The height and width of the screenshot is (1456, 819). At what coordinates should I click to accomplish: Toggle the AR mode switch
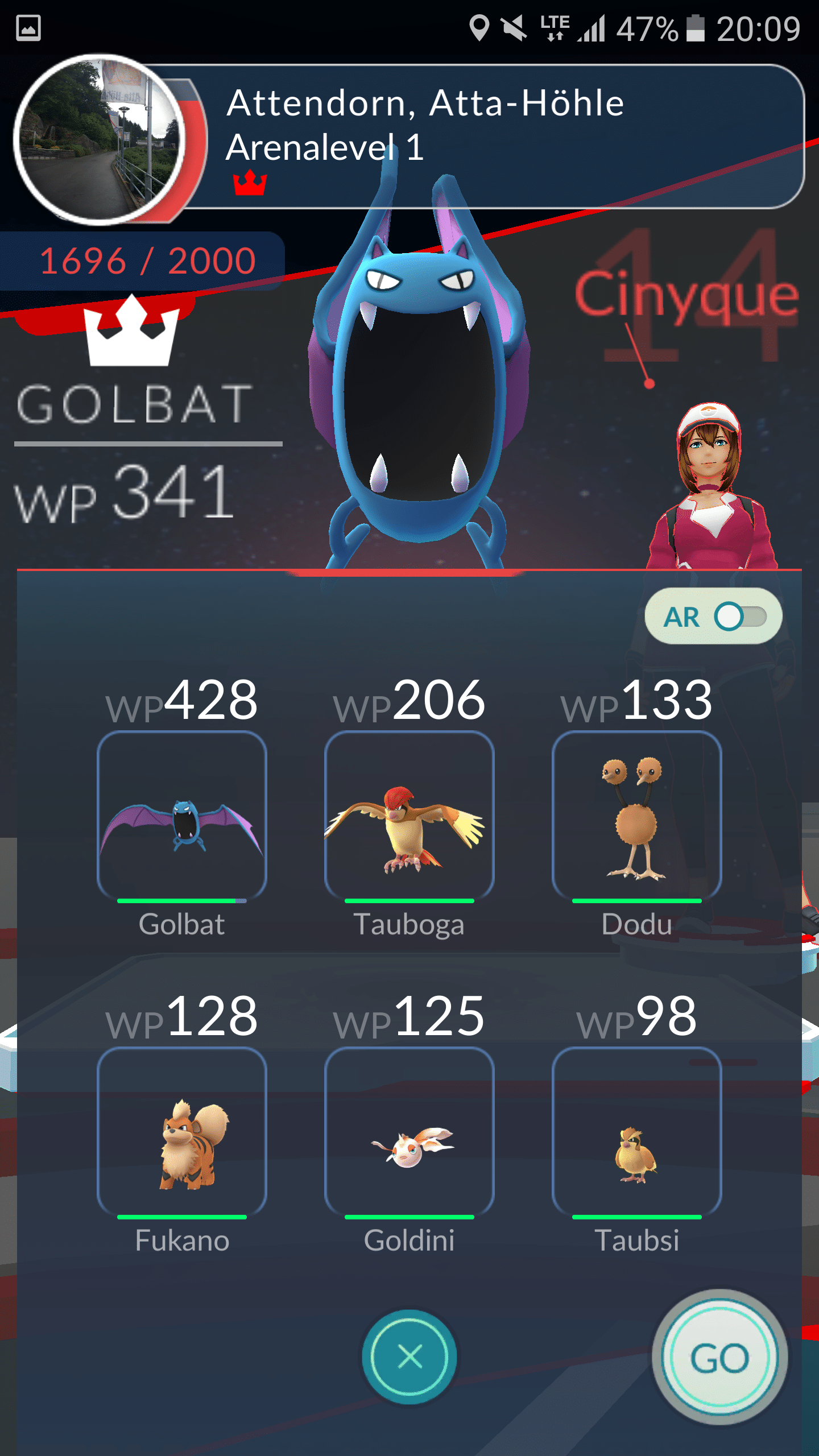click(739, 617)
